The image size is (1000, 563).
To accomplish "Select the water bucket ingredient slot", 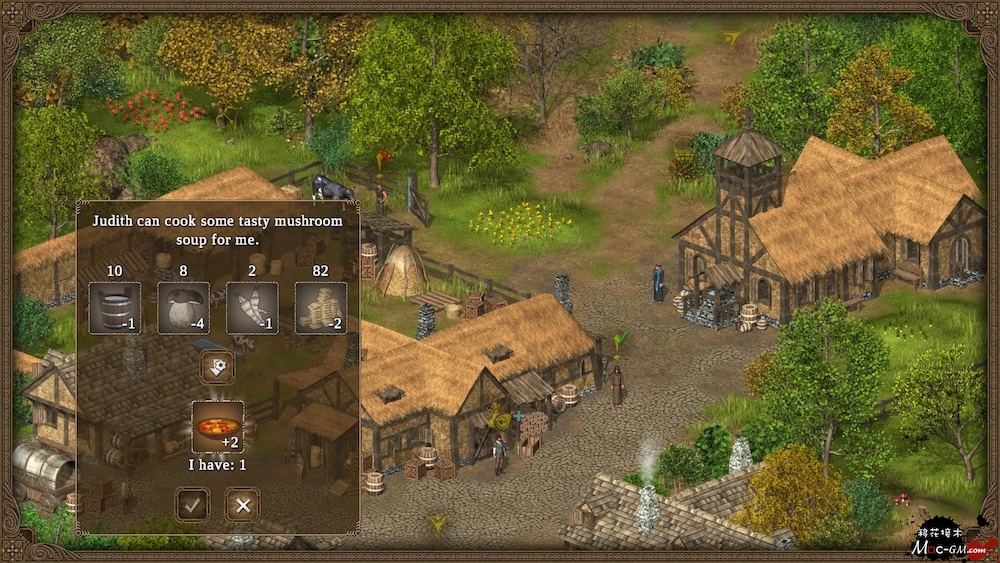I will (115, 308).
